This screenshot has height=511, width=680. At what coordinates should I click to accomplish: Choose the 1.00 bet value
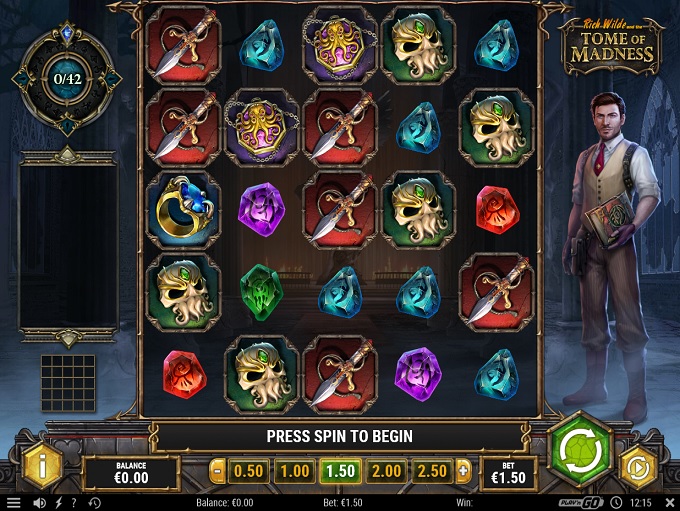pyautogui.click(x=294, y=471)
